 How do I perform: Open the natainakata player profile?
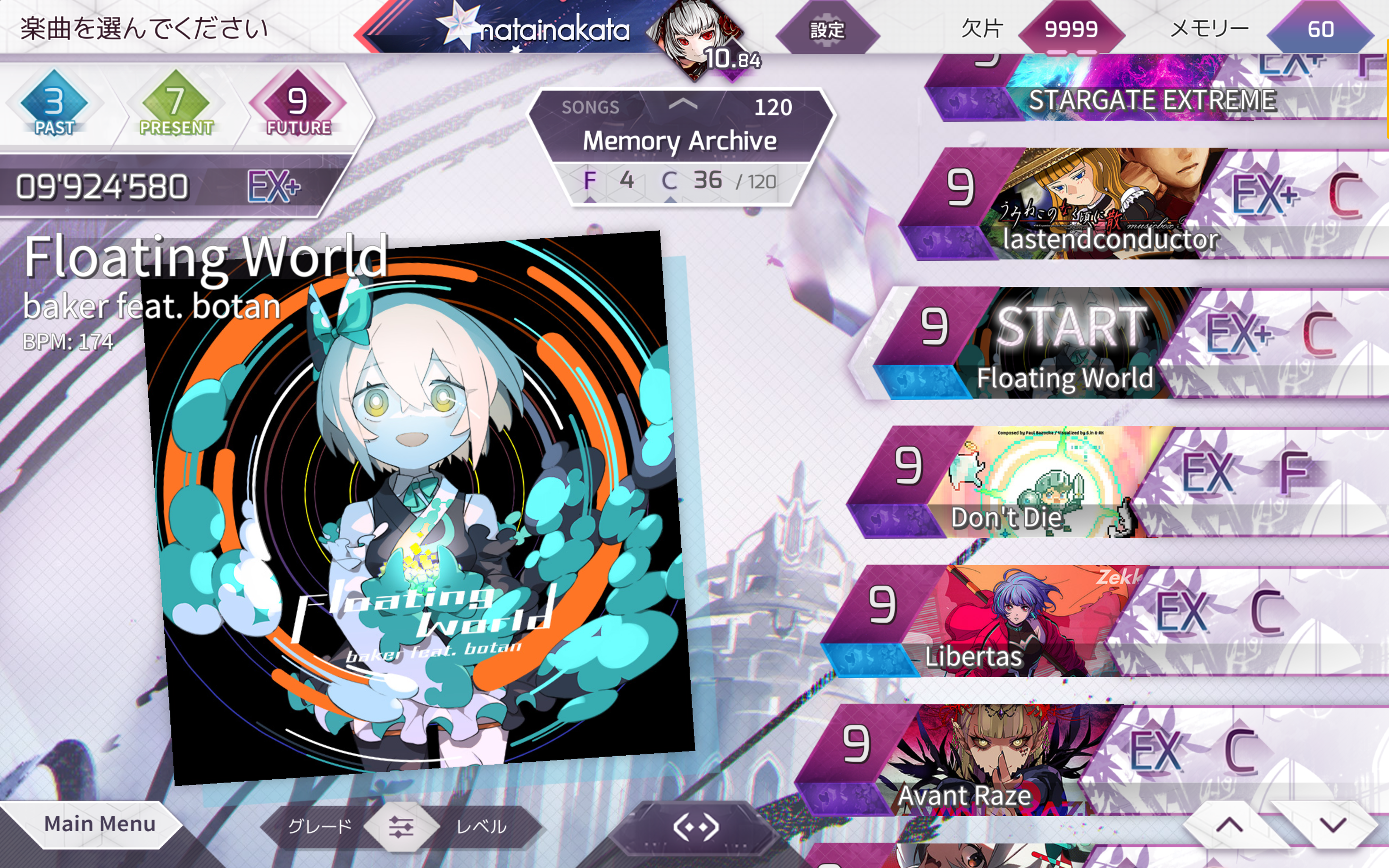coord(554,30)
